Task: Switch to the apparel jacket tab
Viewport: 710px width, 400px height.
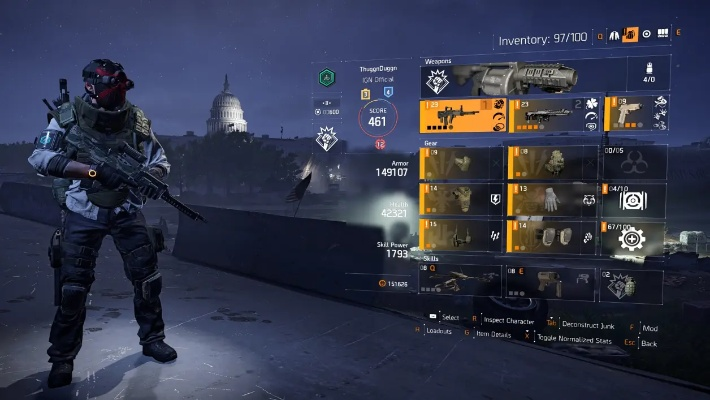Action: (612, 36)
